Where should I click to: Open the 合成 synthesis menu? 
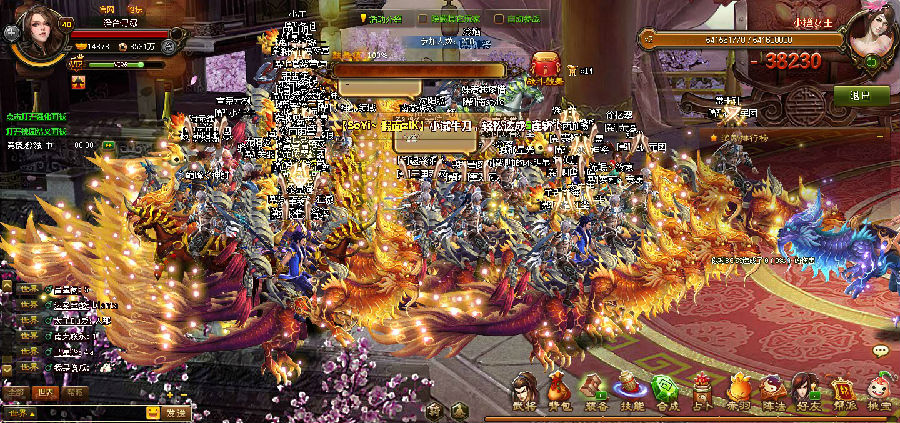click(x=664, y=390)
